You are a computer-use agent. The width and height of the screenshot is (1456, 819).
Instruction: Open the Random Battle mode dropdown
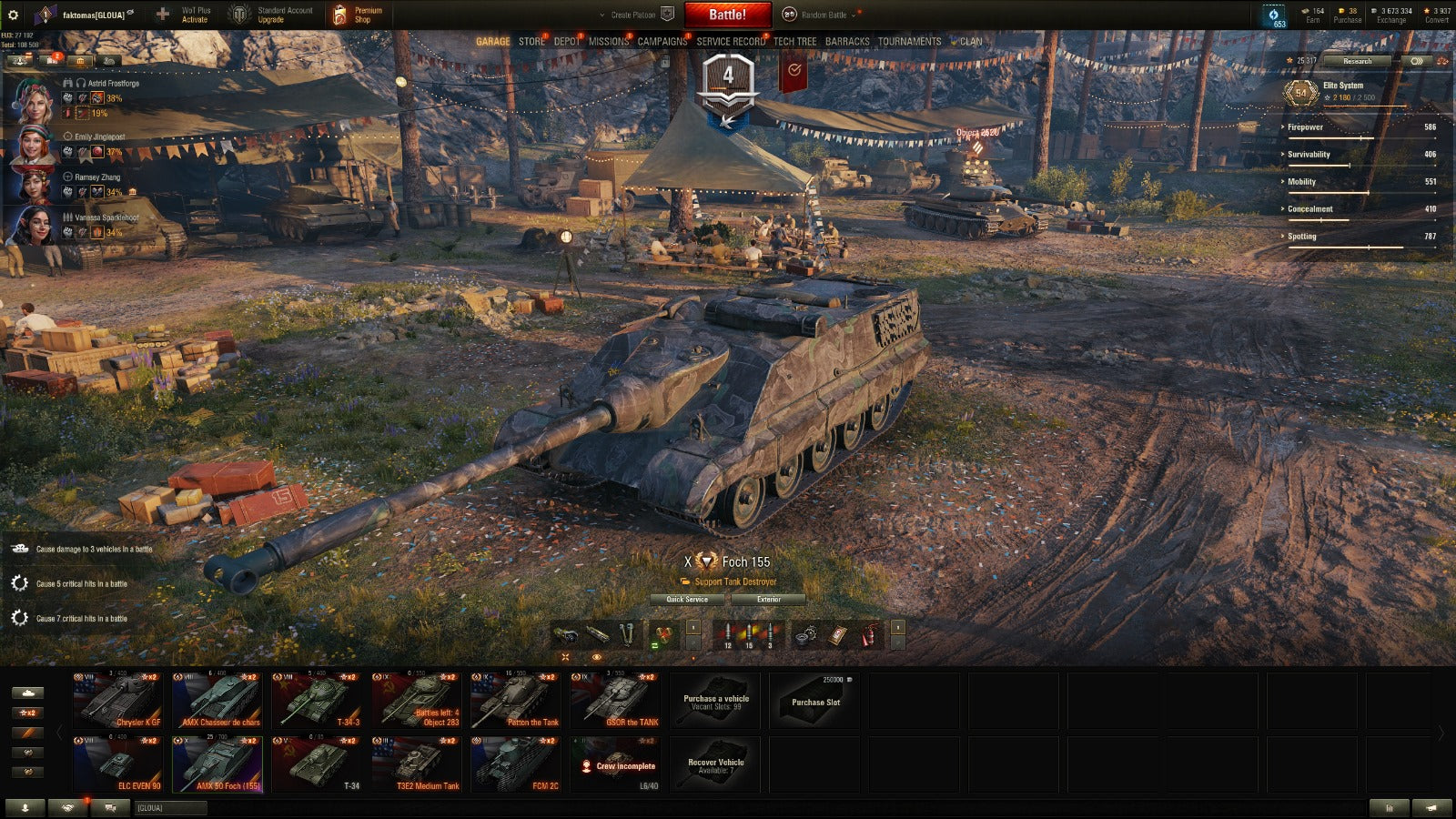coord(824,15)
